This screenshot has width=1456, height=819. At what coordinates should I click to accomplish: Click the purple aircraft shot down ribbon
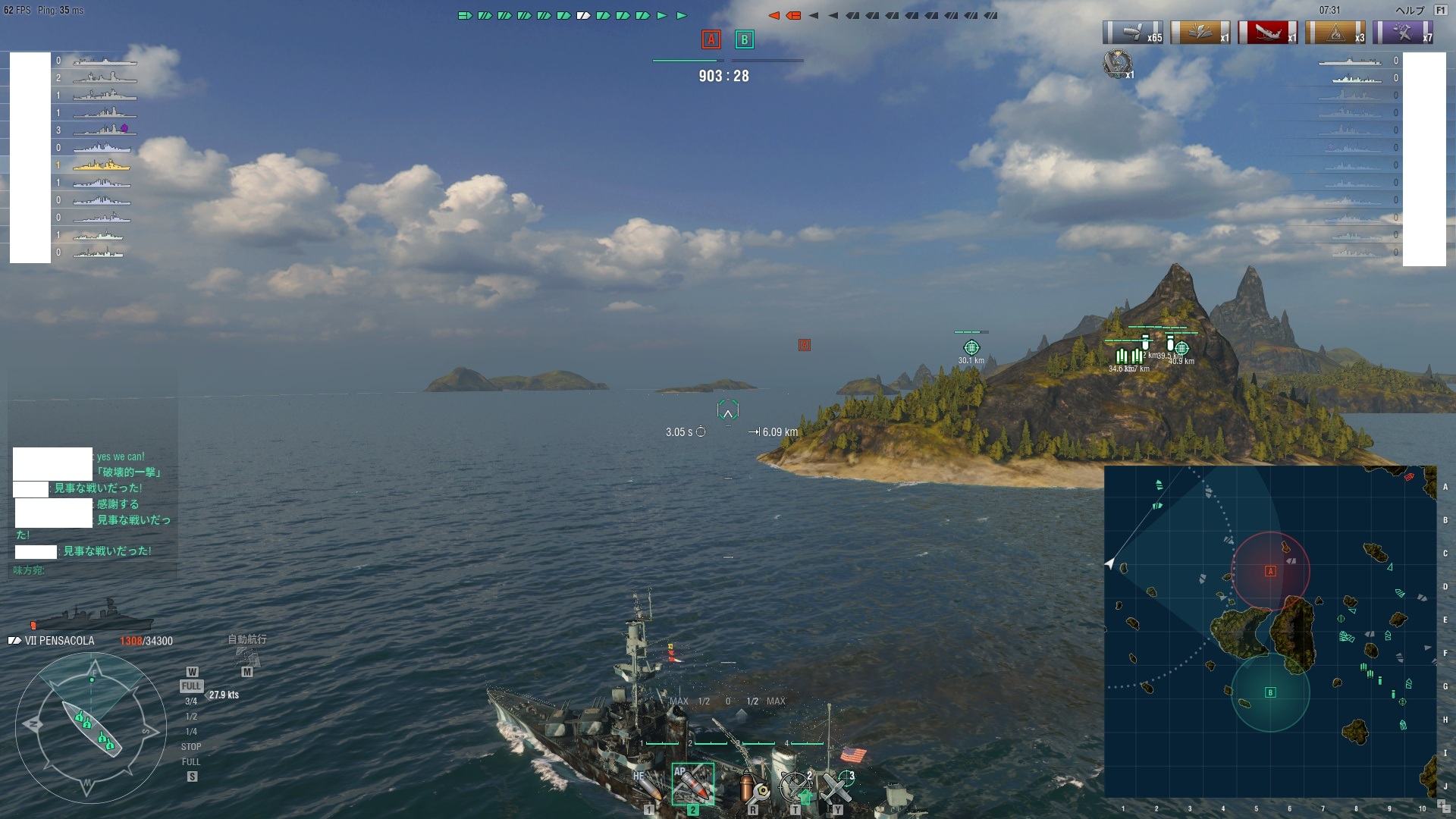point(1402,33)
